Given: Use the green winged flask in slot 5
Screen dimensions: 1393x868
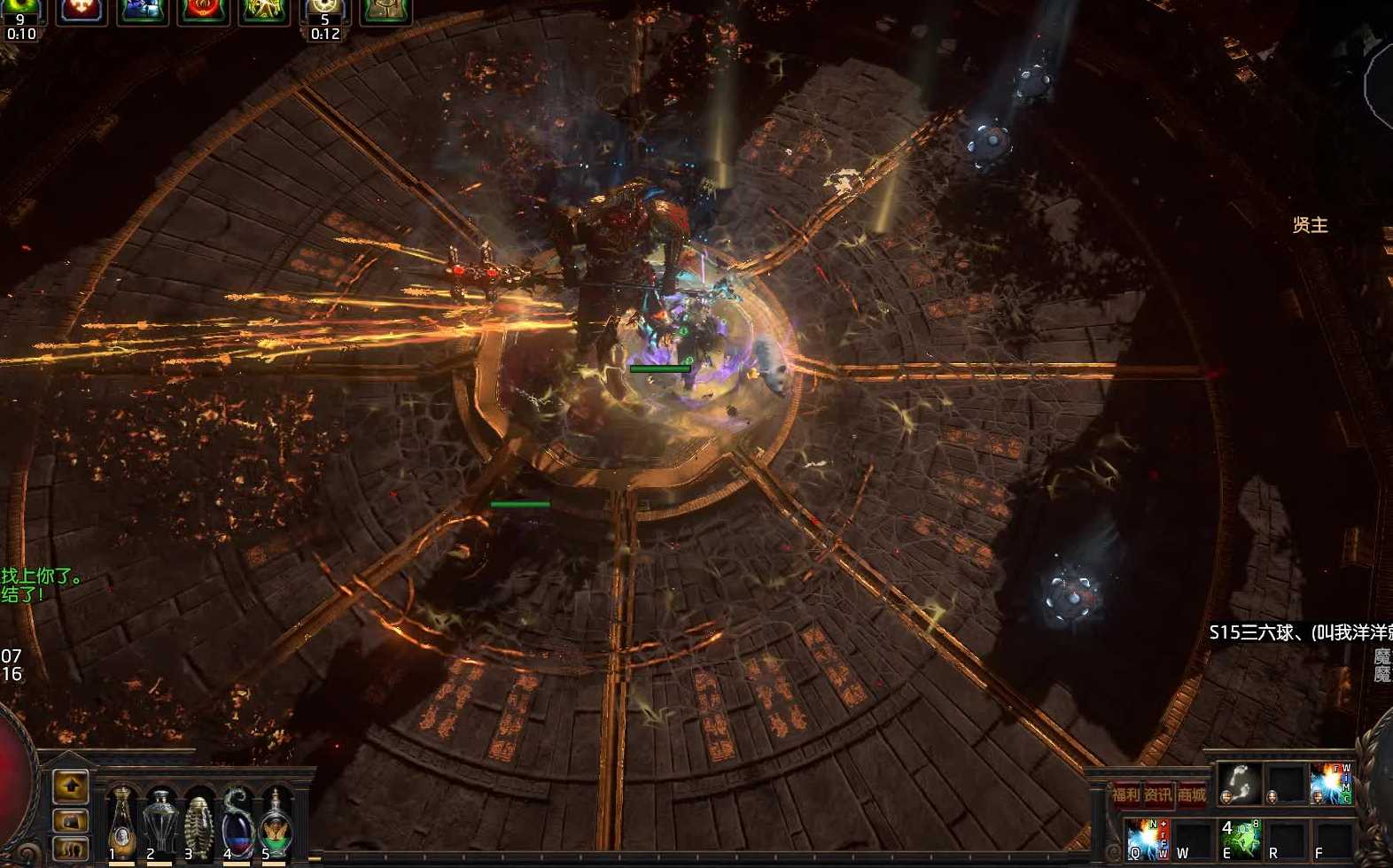Looking at the screenshot, I should [x=276, y=823].
